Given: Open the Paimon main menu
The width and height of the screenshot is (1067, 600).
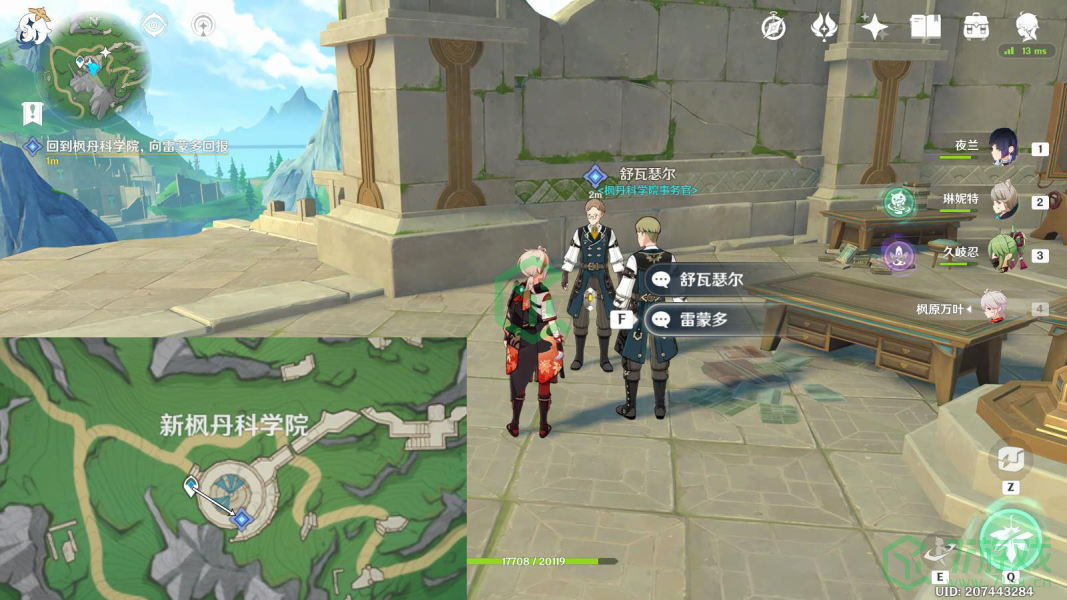Looking at the screenshot, I should (x=33, y=26).
